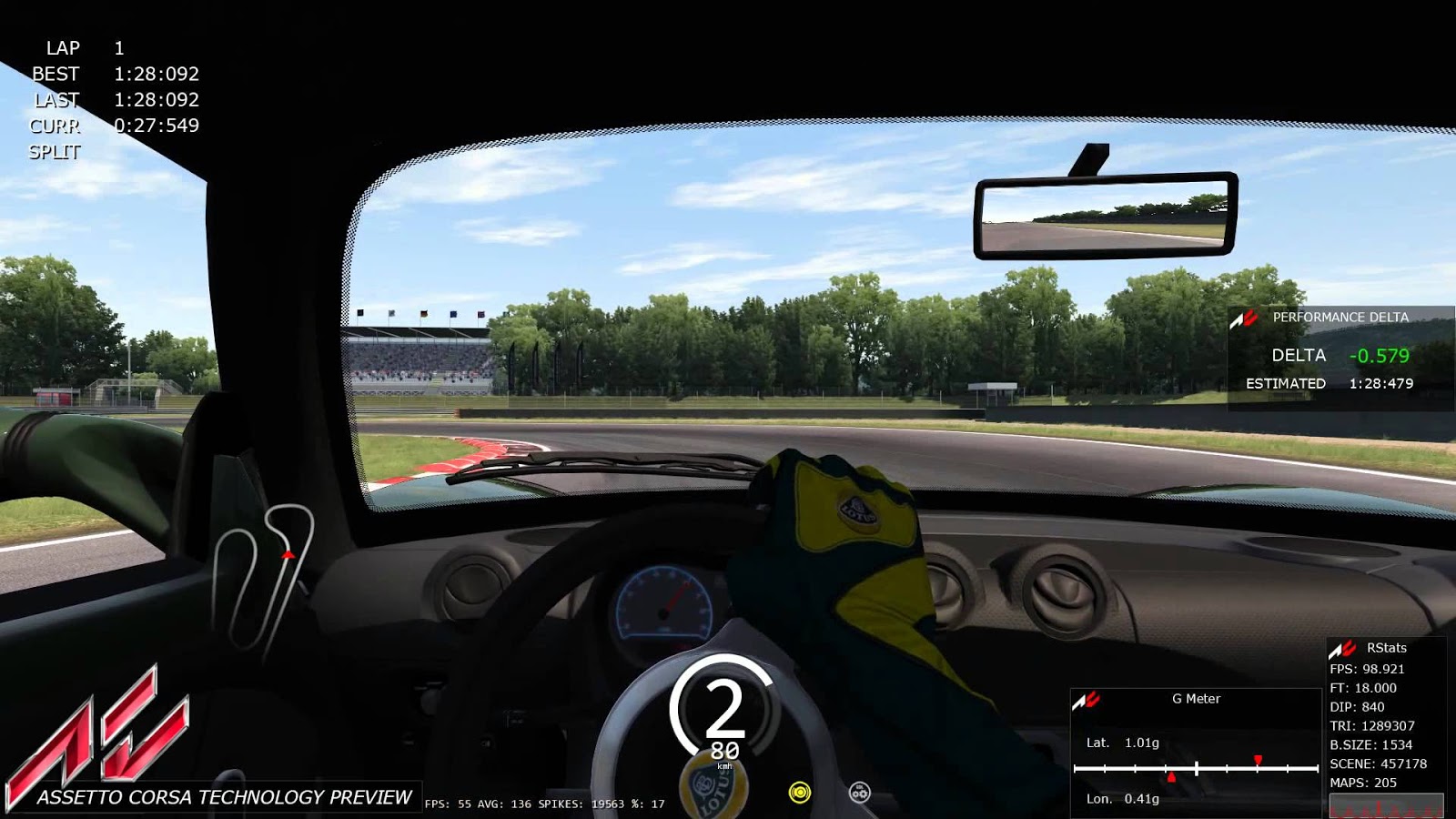The height and width of the screenshot is (819, 1456).
Task: Click the yellow brake warning indicator light
Action: (800, 794)
